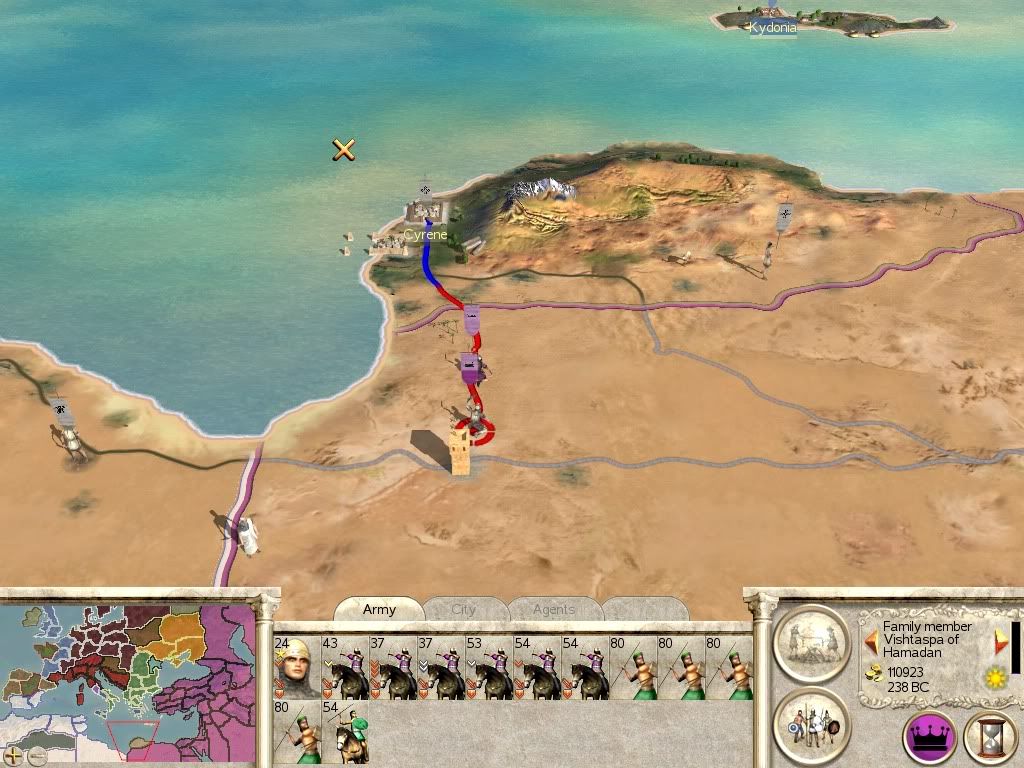Open the recruitment soldiers round button
Image resolution: width=1024 pixels, height=768 pixels.
(811, 724)
